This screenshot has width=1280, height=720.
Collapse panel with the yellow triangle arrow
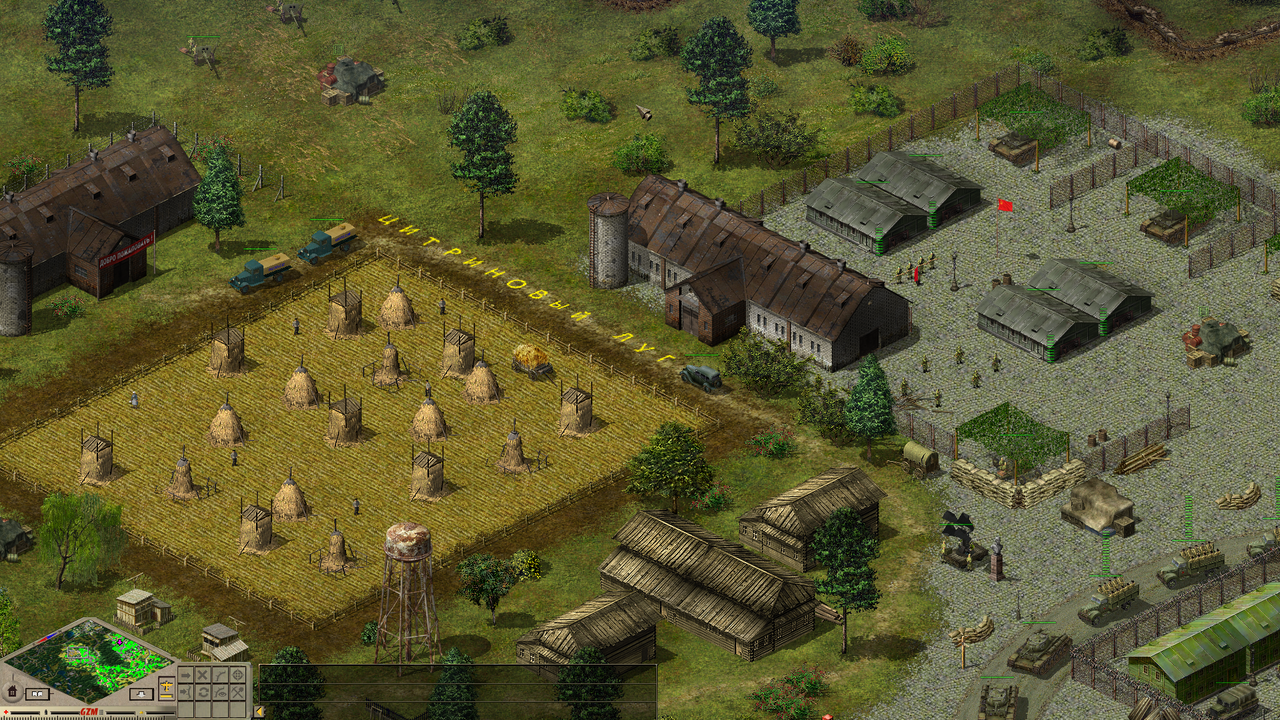coord(259,712)
